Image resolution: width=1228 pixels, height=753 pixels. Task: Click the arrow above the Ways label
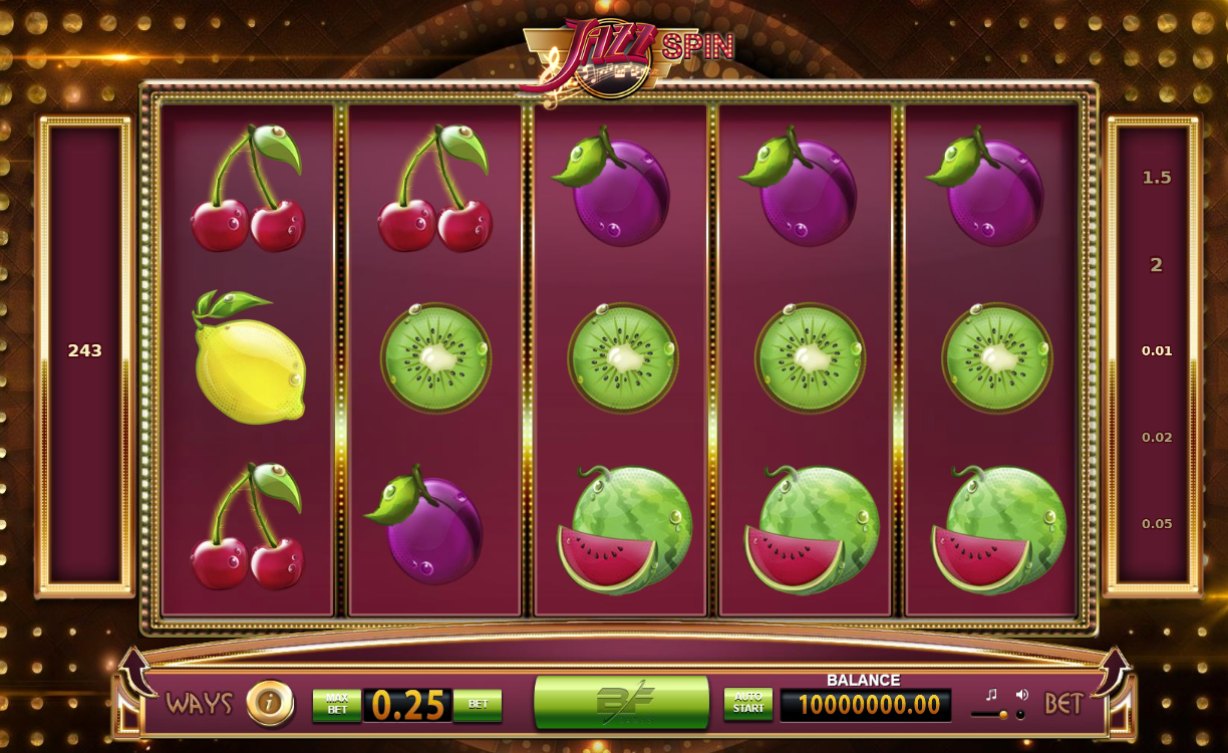pyautogui.click(x=138, y=672)
